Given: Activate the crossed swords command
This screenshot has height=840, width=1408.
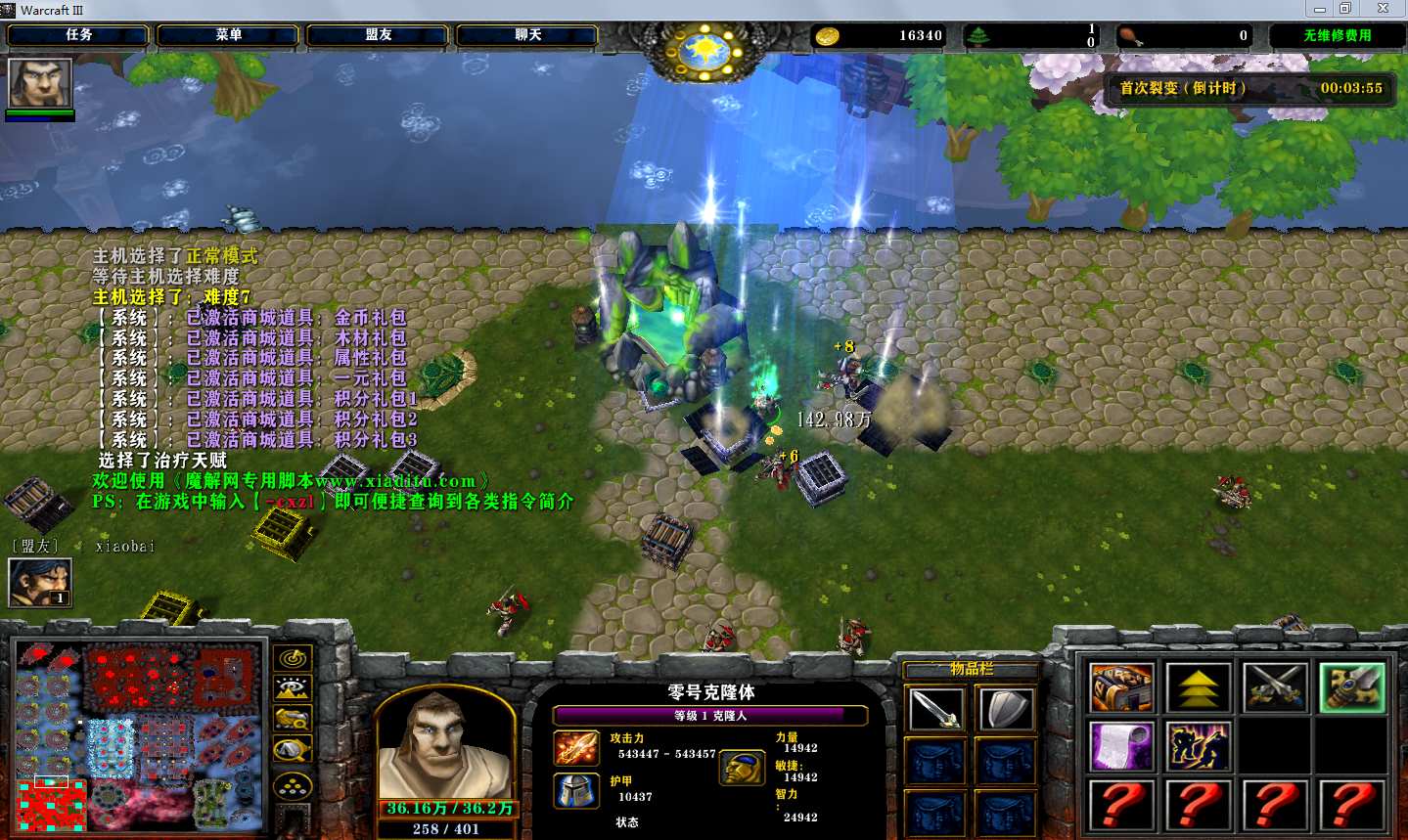Looking at the screenshot, I should pos(1275,687).
